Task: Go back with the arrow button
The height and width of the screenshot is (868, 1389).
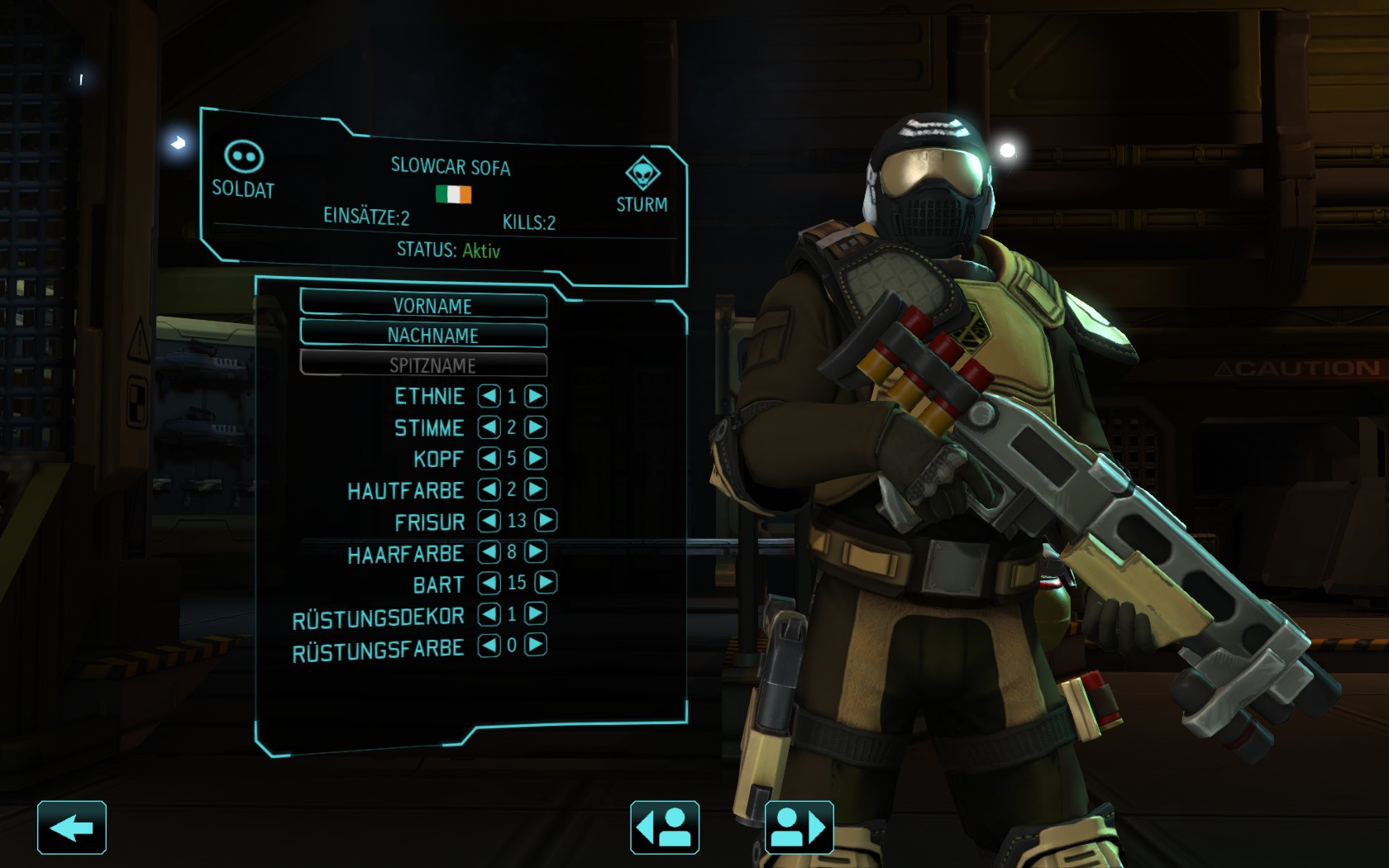Action: (x=72, y=827)
